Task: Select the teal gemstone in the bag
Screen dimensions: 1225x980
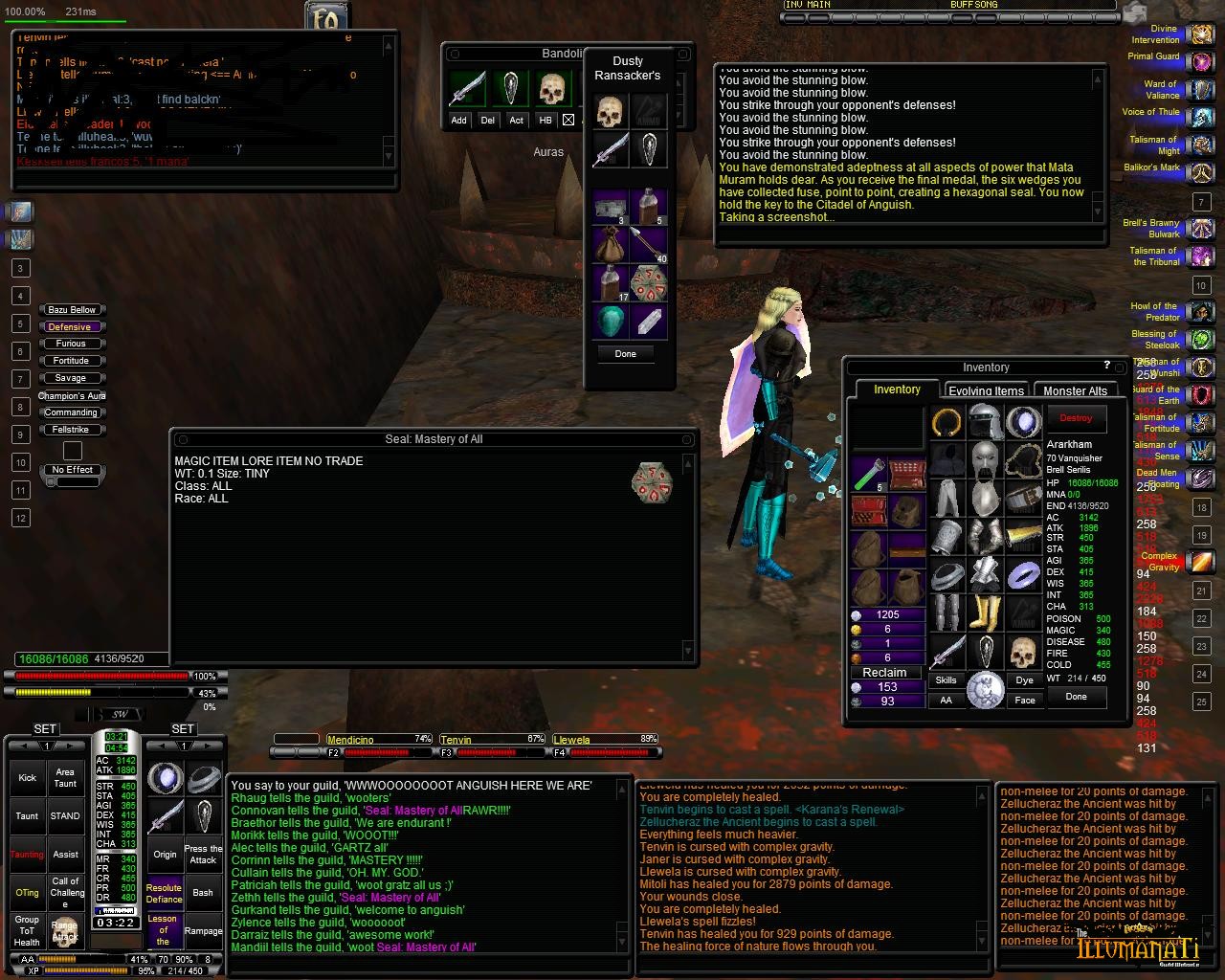Action: [610, 321]
